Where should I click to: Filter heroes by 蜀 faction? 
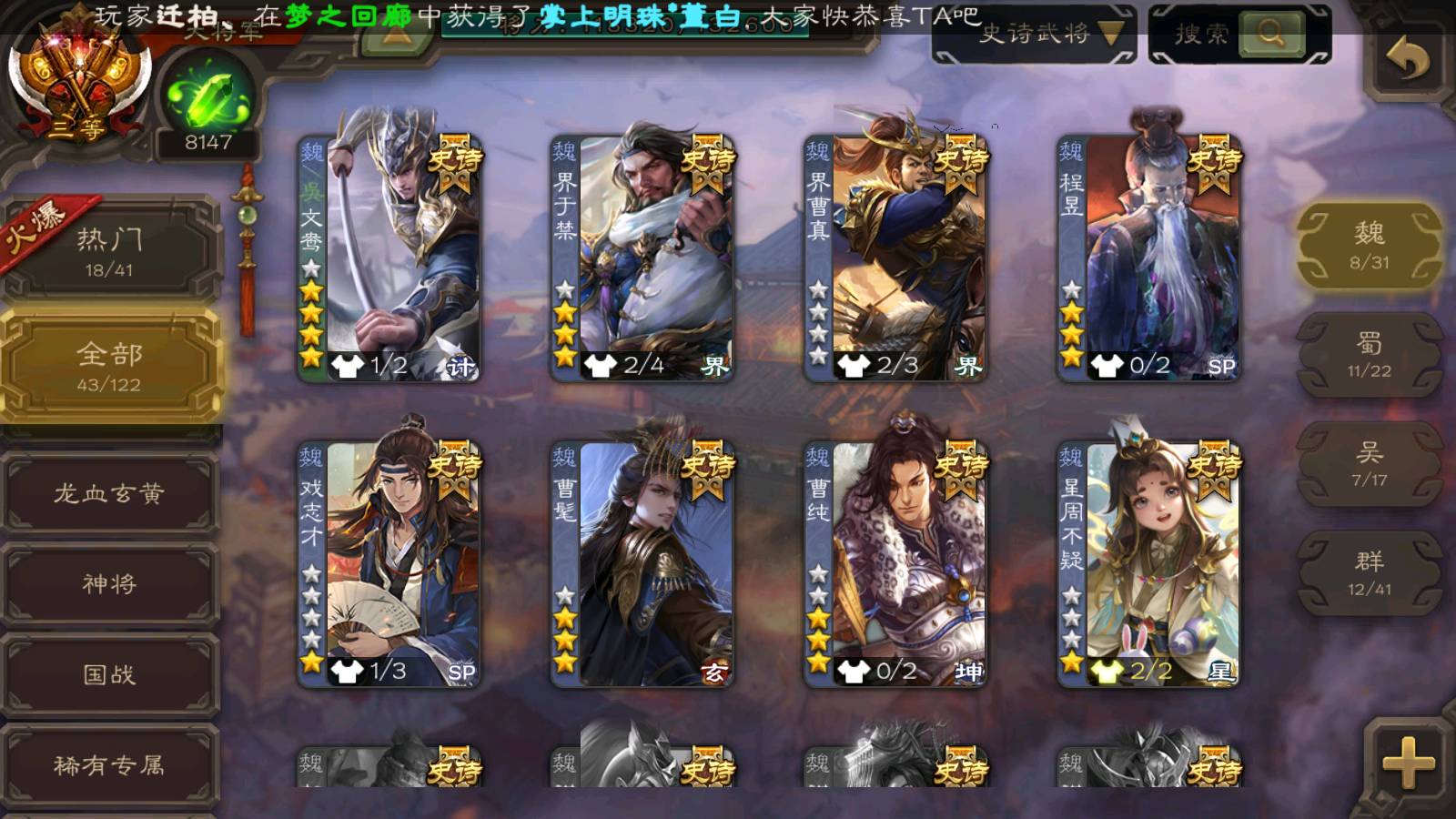coord(1369,355)
